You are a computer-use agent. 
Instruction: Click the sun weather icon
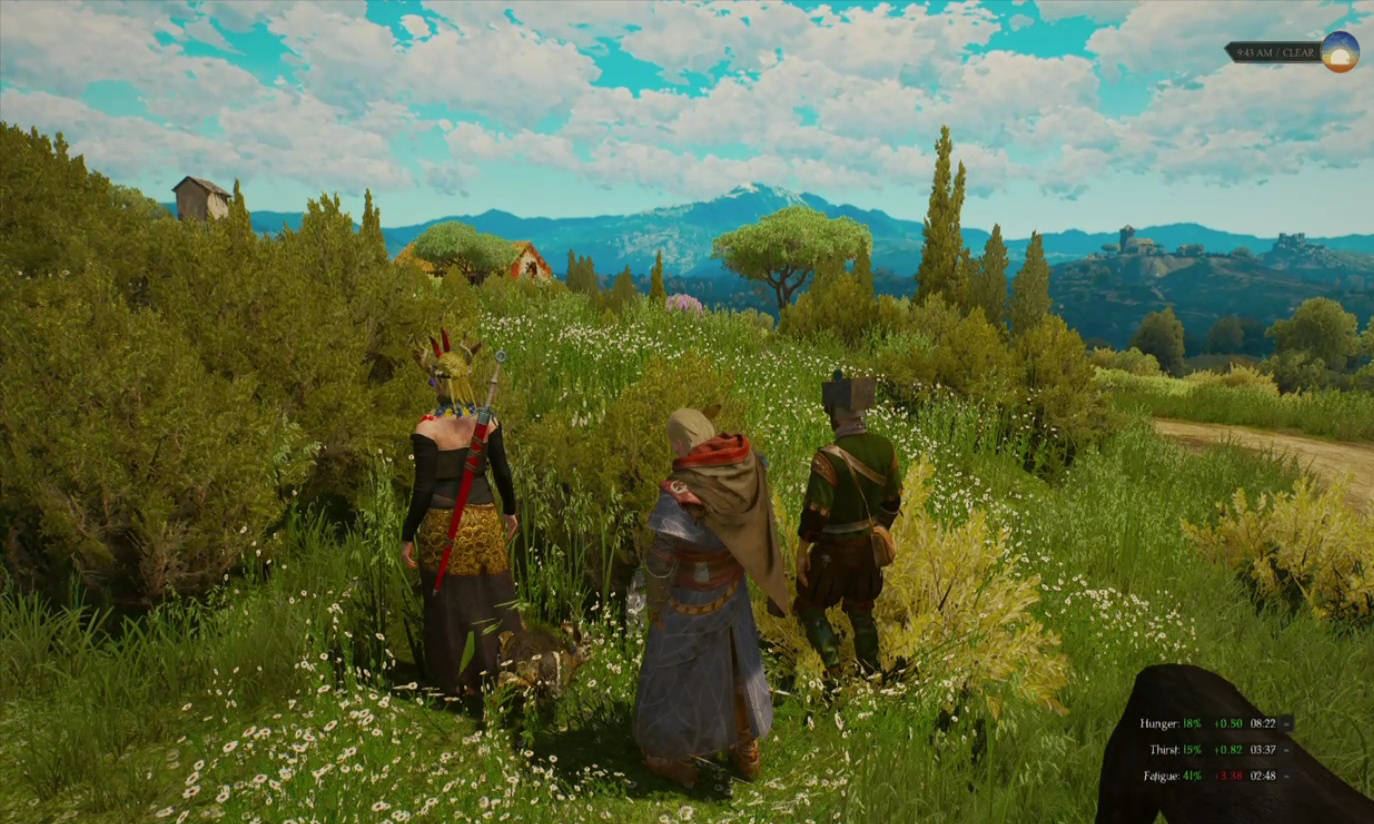point(1339,52)
